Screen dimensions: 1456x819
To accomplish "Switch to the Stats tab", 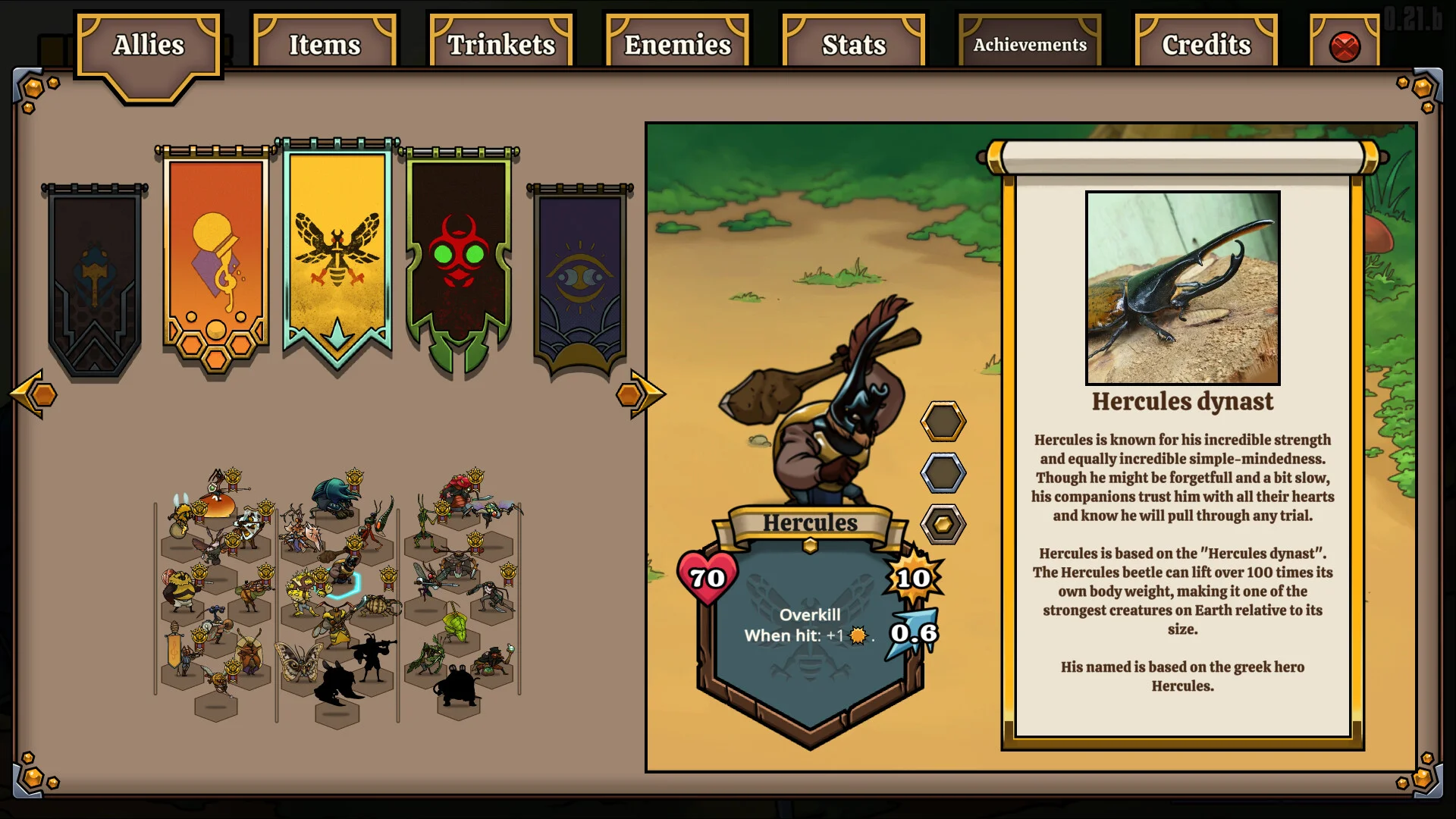I will pyautogui.click(x=854, y=45).
